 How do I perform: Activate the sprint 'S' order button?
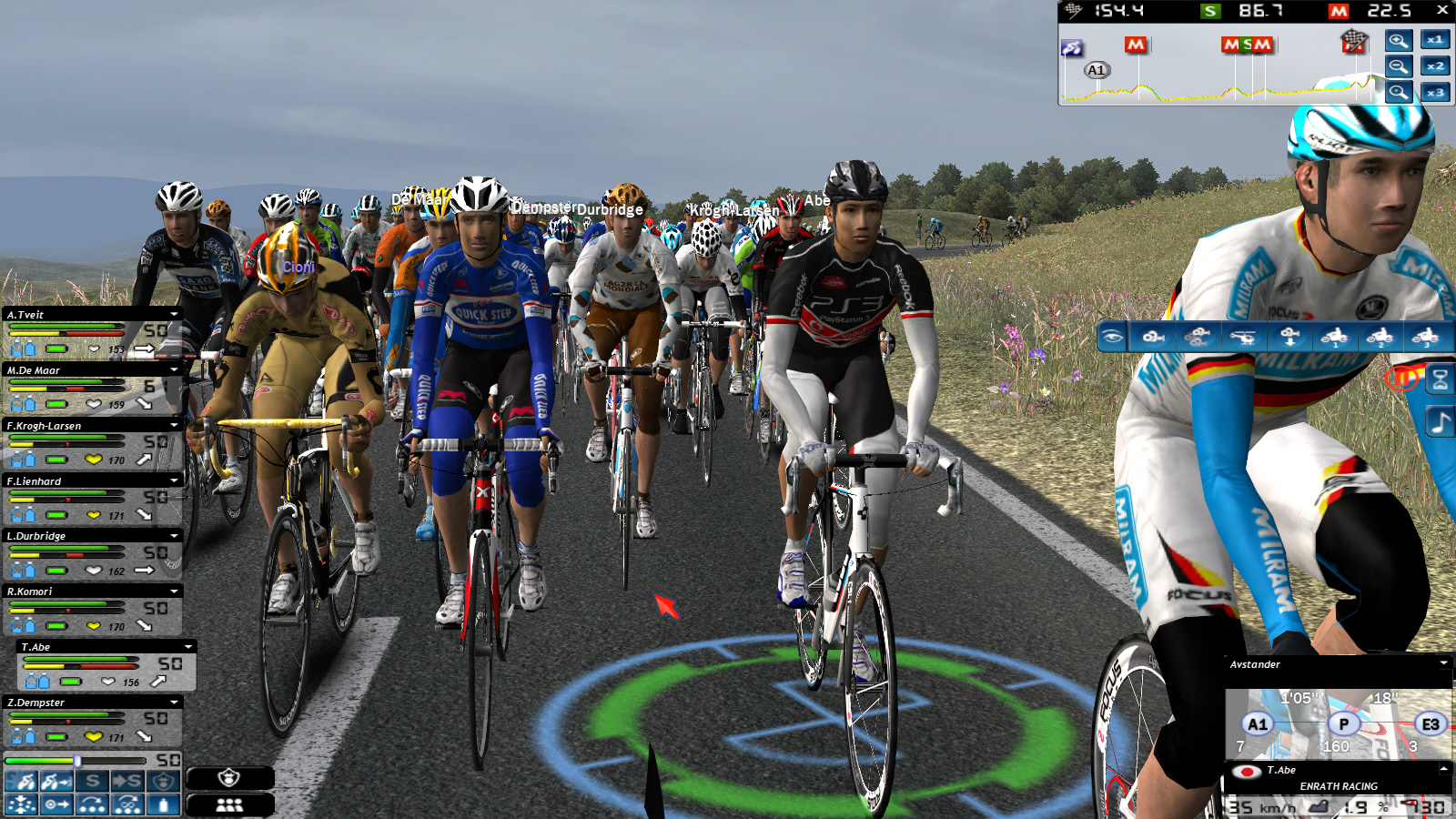pyautogui.click(x=92, y=781)
